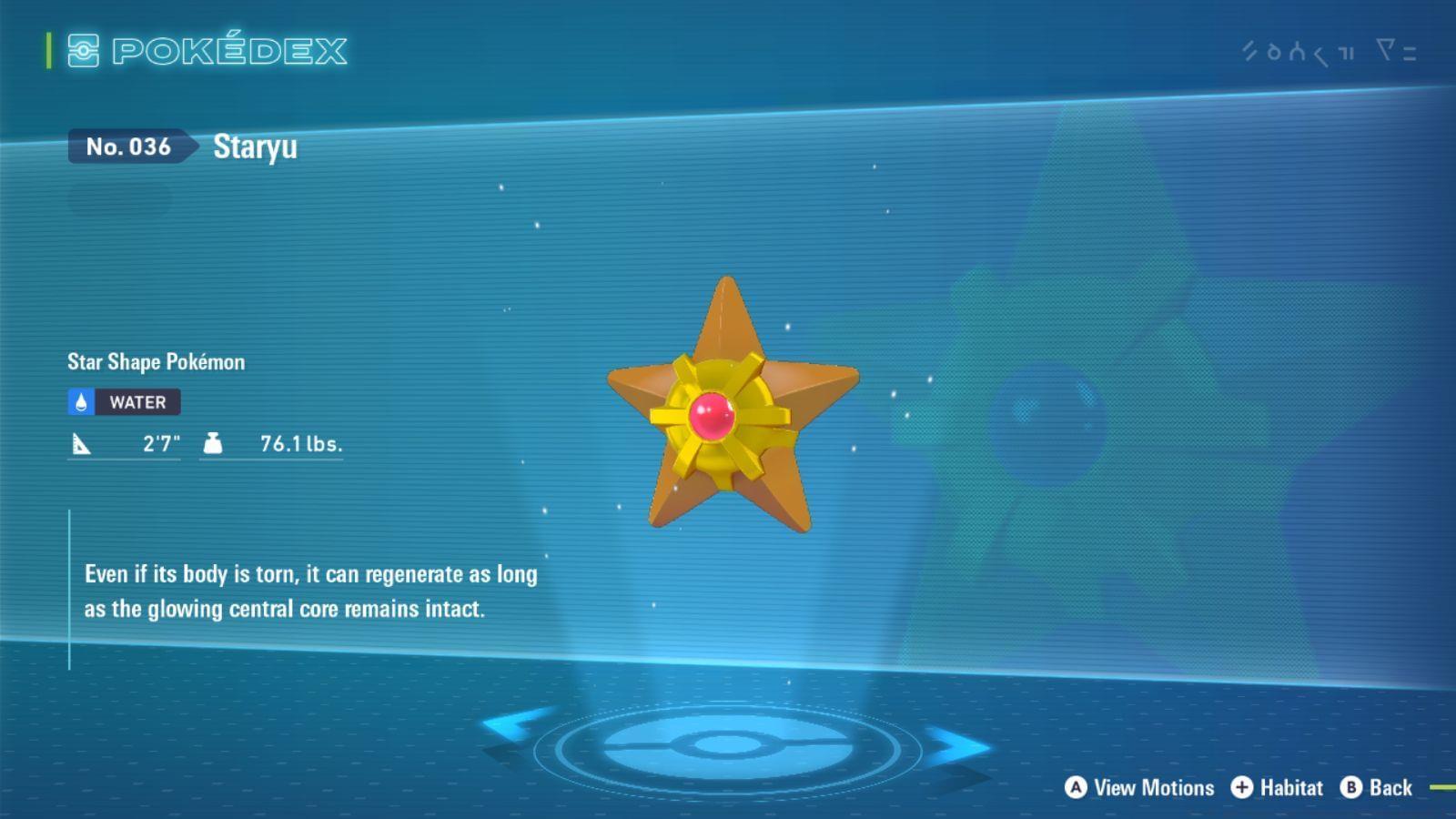This screenshot has width=1456, height=819.
Task: Click the A button icon beside View Motions
Action: click(x=1075, y=788)
